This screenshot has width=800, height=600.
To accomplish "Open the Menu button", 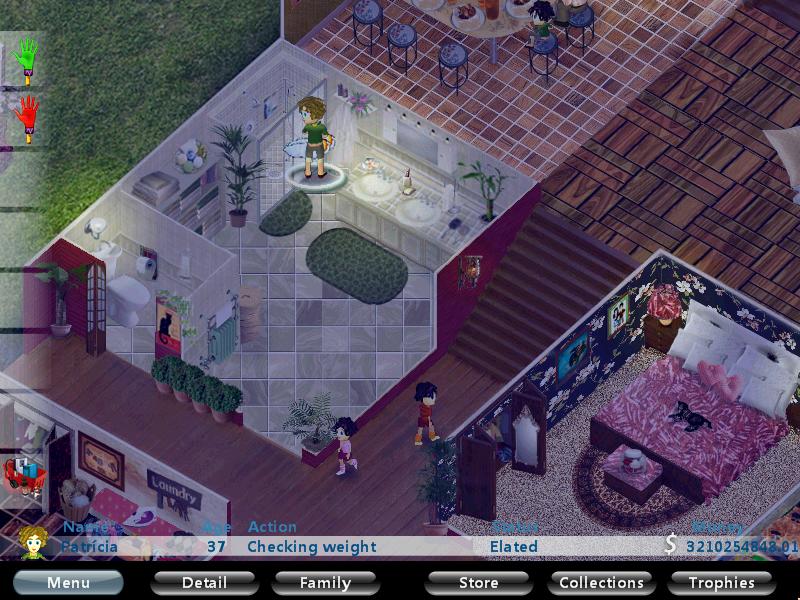I will (68, 582).
